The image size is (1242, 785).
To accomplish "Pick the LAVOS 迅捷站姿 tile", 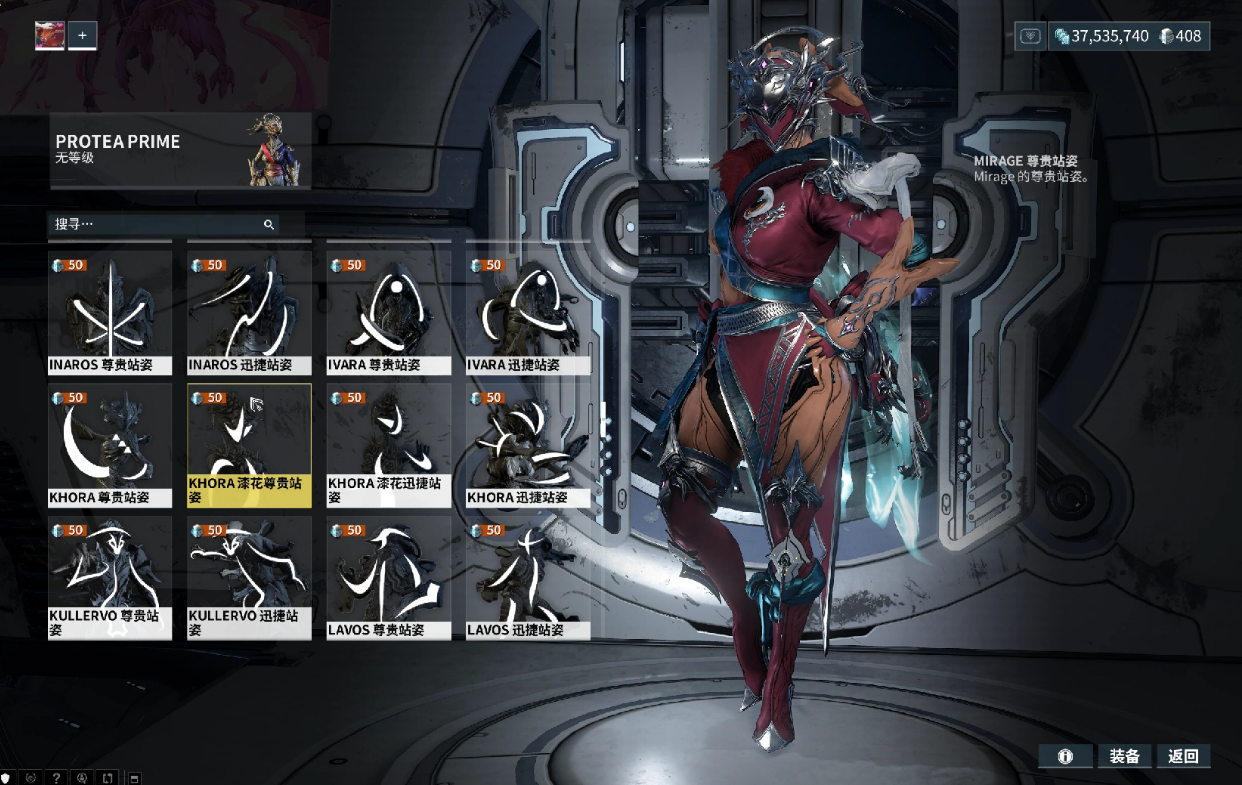I will point(528,577).
